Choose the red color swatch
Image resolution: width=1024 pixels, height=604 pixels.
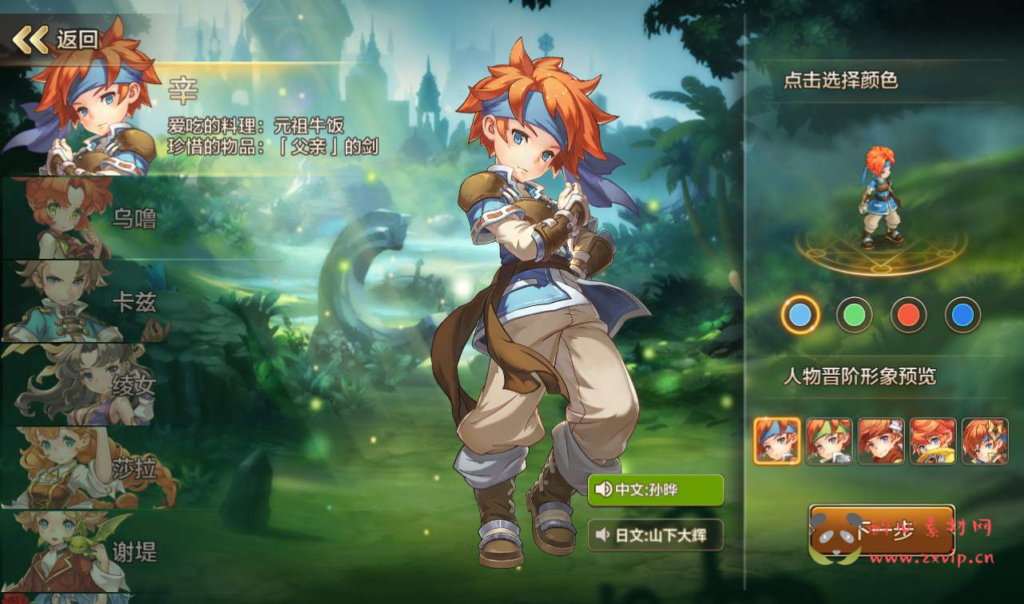point(908,315)
